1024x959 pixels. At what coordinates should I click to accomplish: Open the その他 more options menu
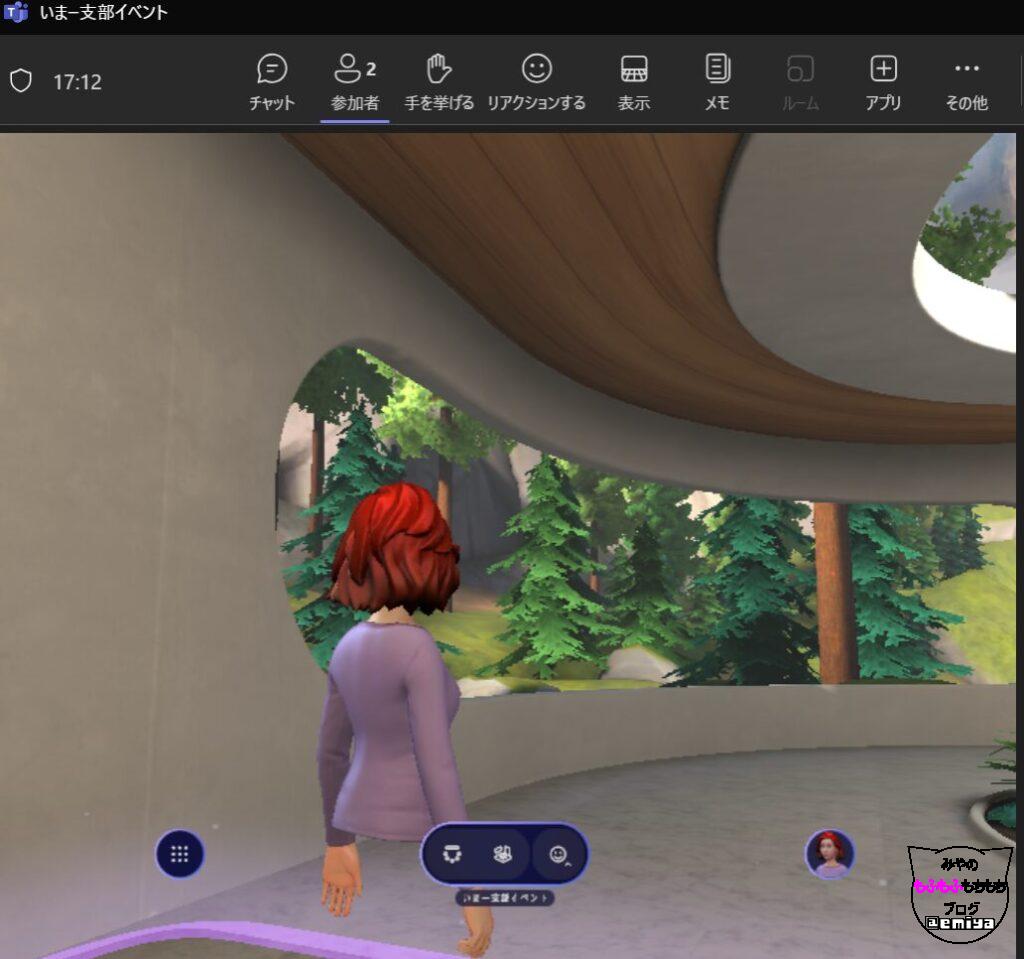[x=966, y=82]
